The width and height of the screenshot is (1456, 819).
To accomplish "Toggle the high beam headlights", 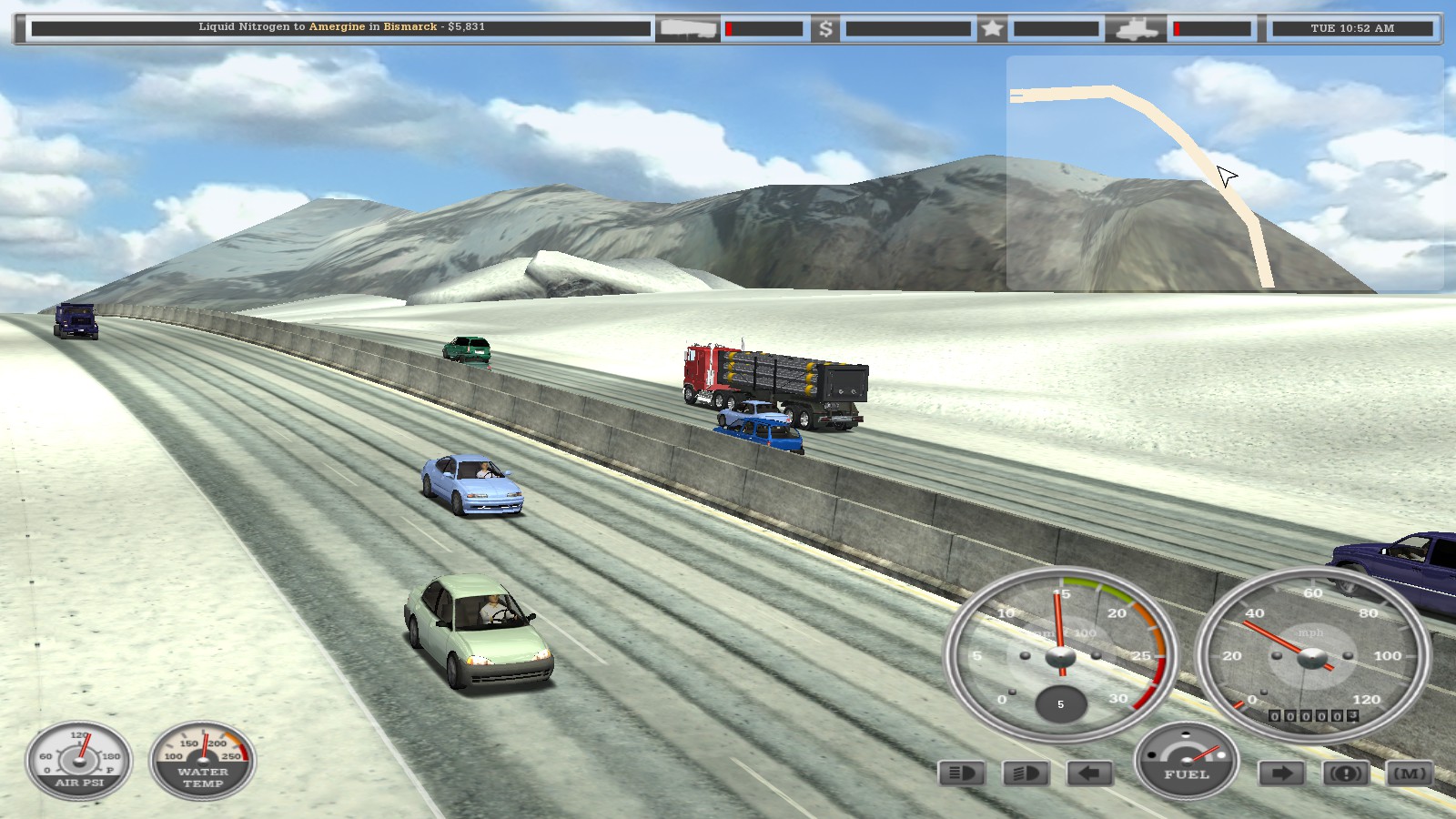I will (x=1025, y=774).
